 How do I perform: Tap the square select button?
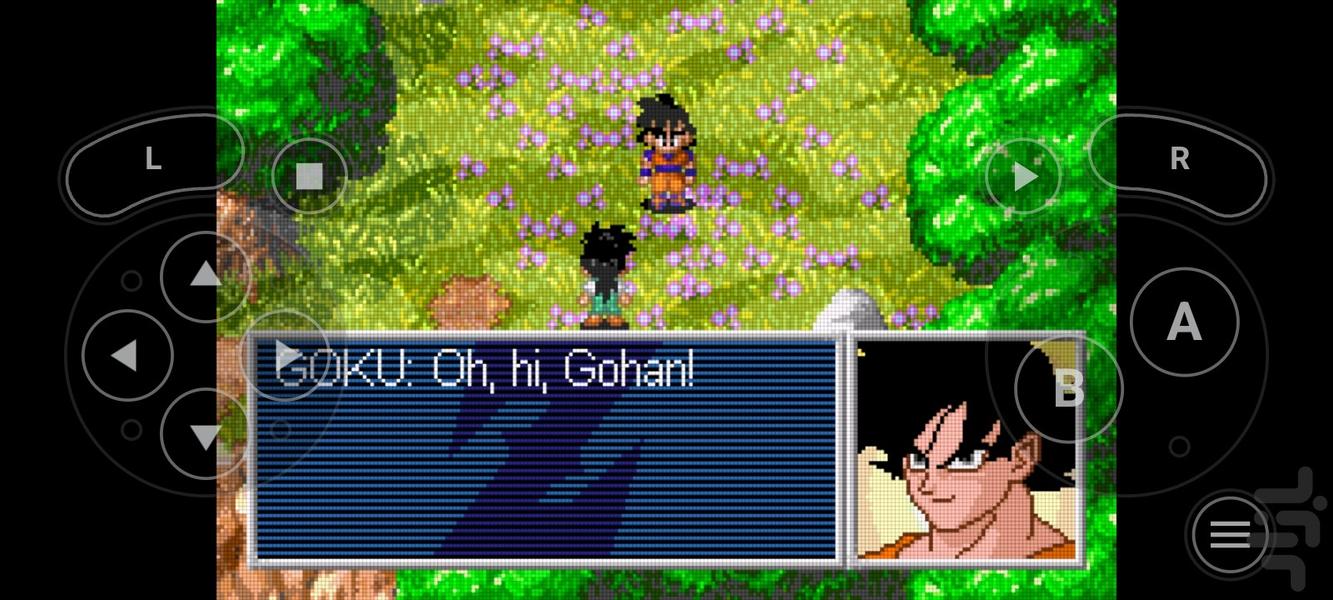tap(309, 177)
